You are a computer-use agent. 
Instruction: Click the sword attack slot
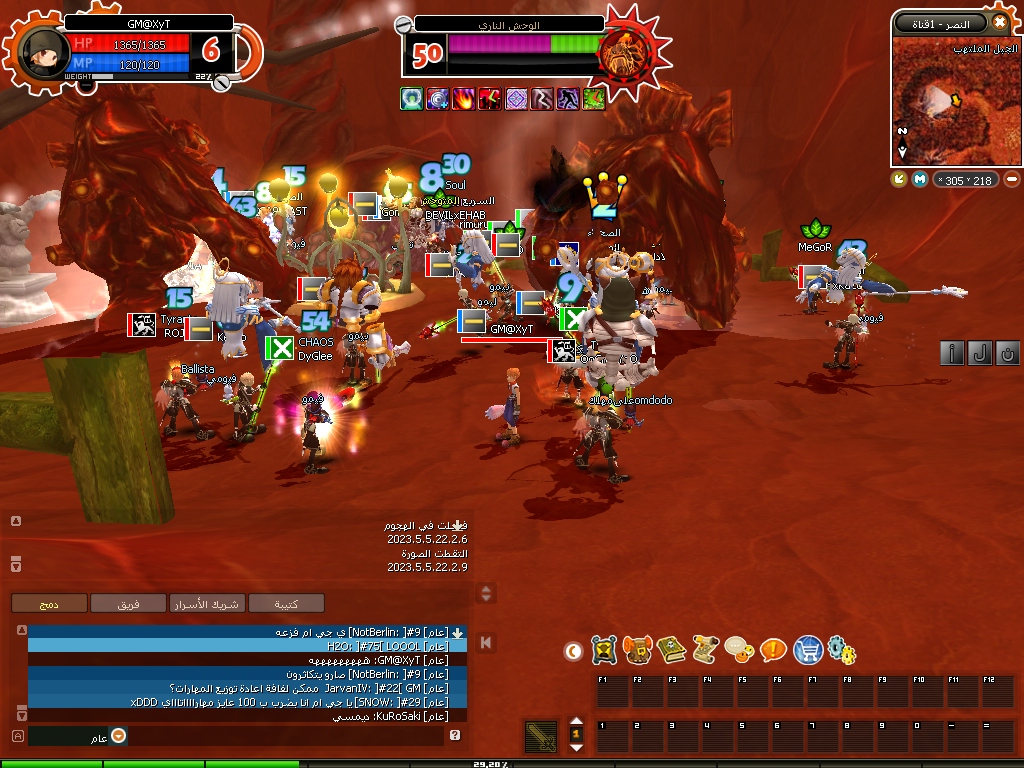coord(541,737)
